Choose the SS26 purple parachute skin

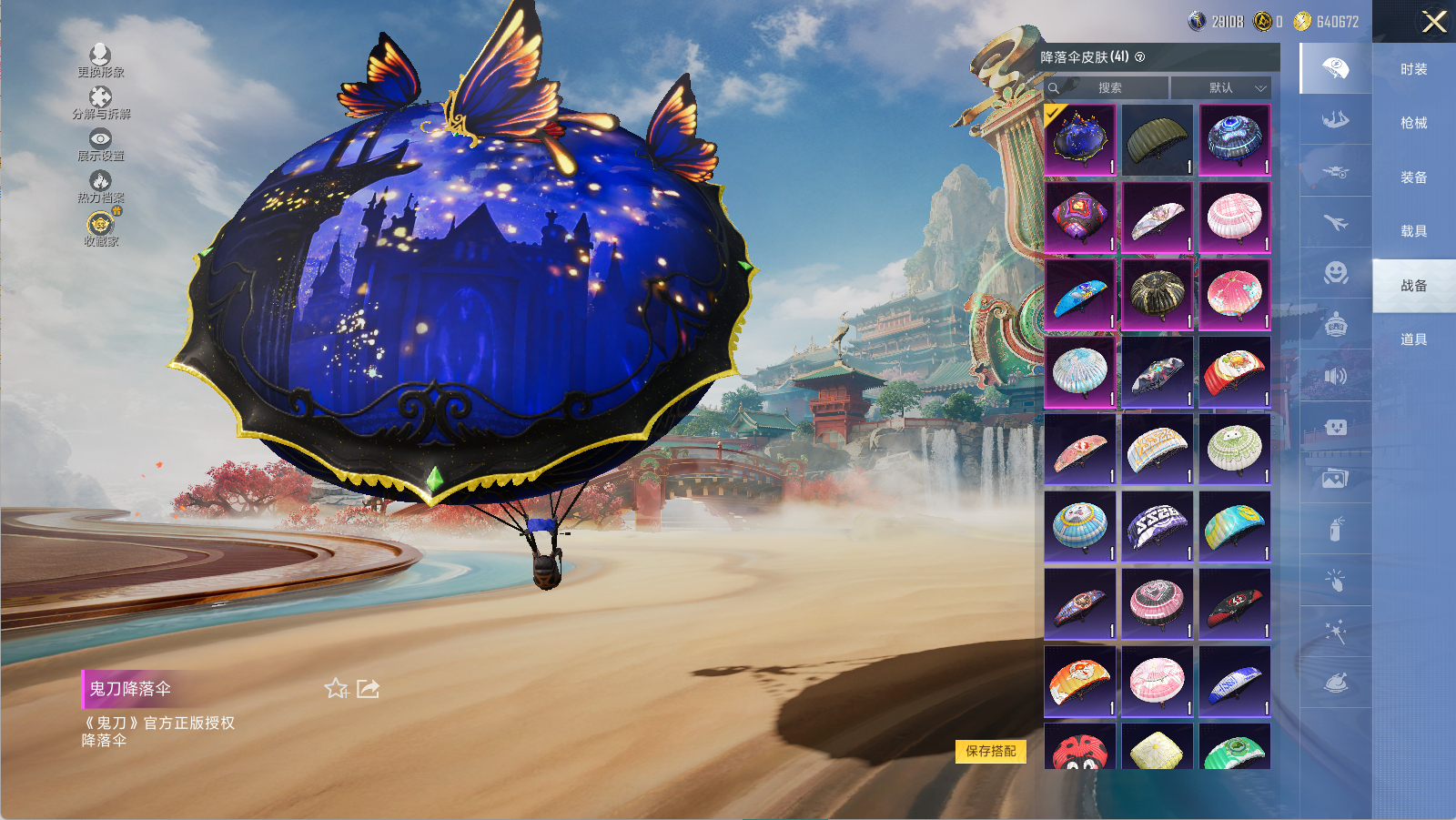coord(1157,526)
